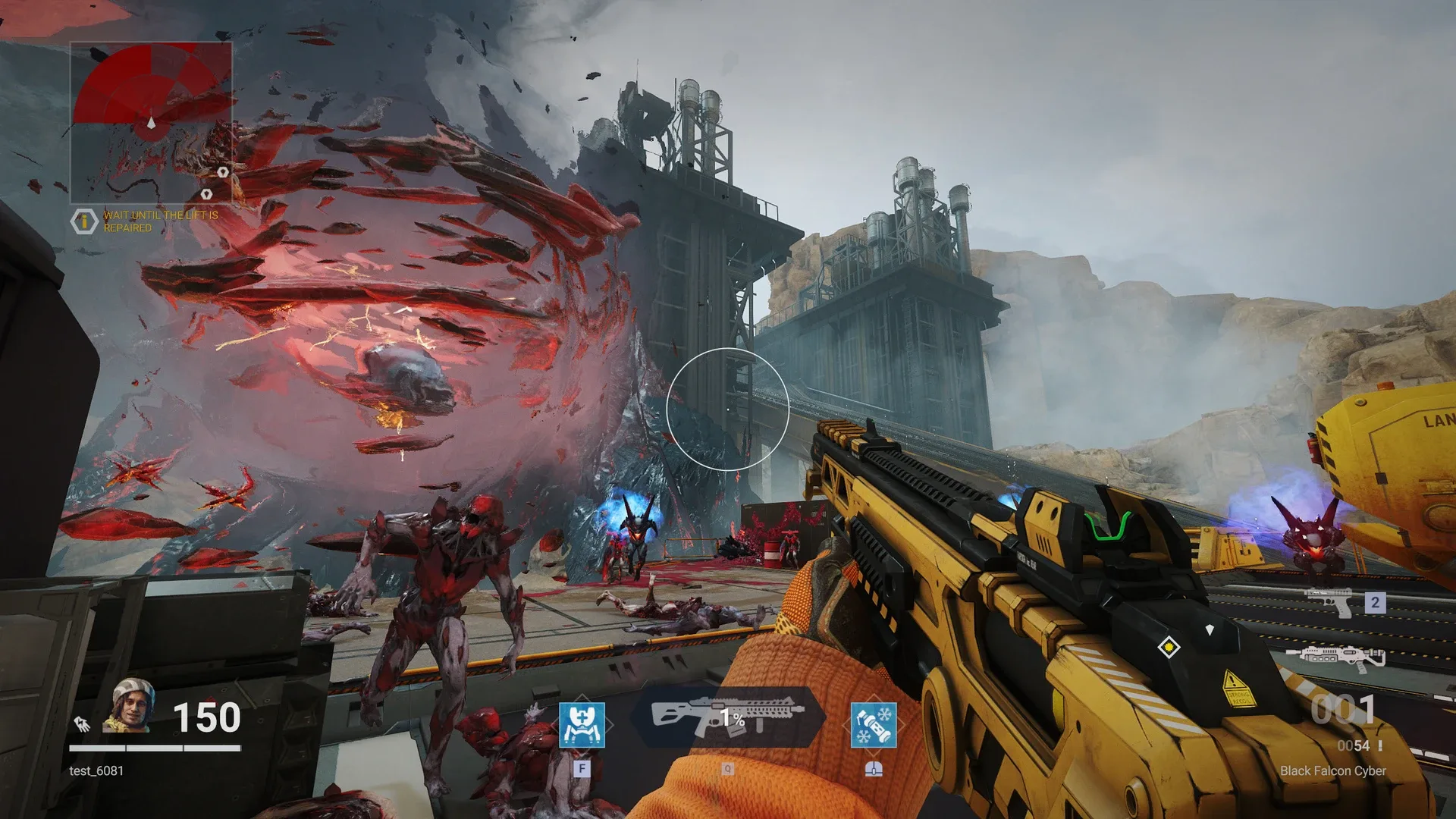
Task: Click the diamond waypoint marker on the minimap edge
Action: tap(223, 171)
